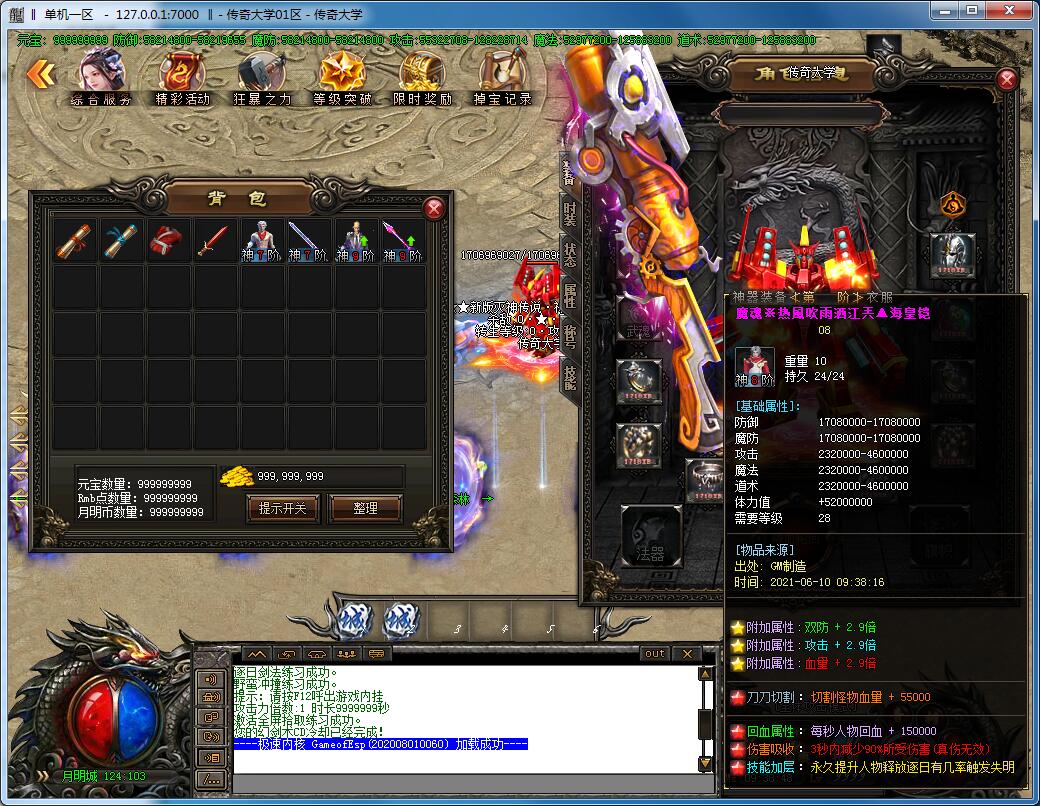This screenshot has width=1040, height=806.
Task: Click the chat panel's out button
Action: [654, 654]
